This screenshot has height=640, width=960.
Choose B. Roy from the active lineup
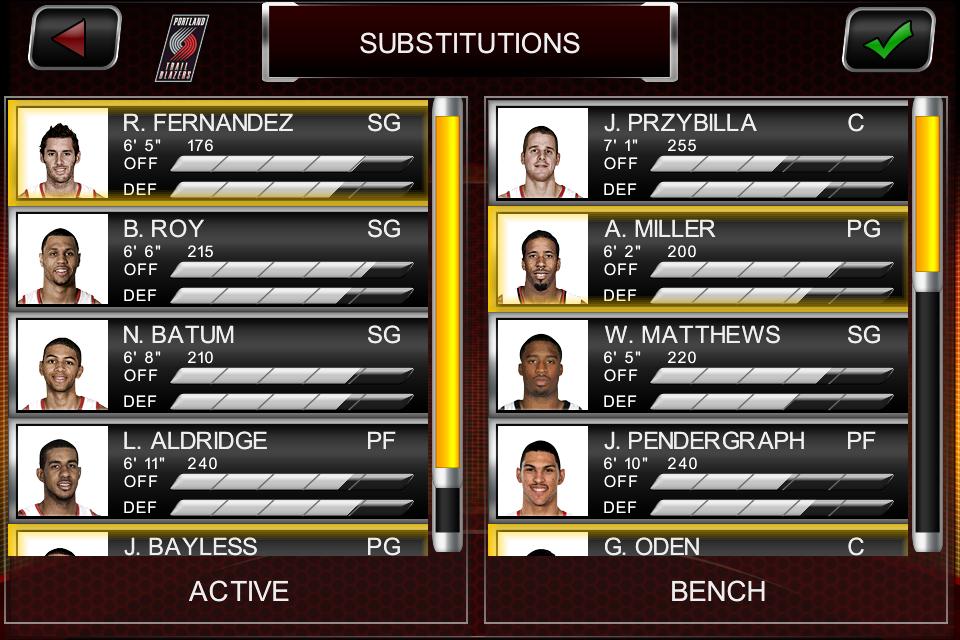coord(220,259)
